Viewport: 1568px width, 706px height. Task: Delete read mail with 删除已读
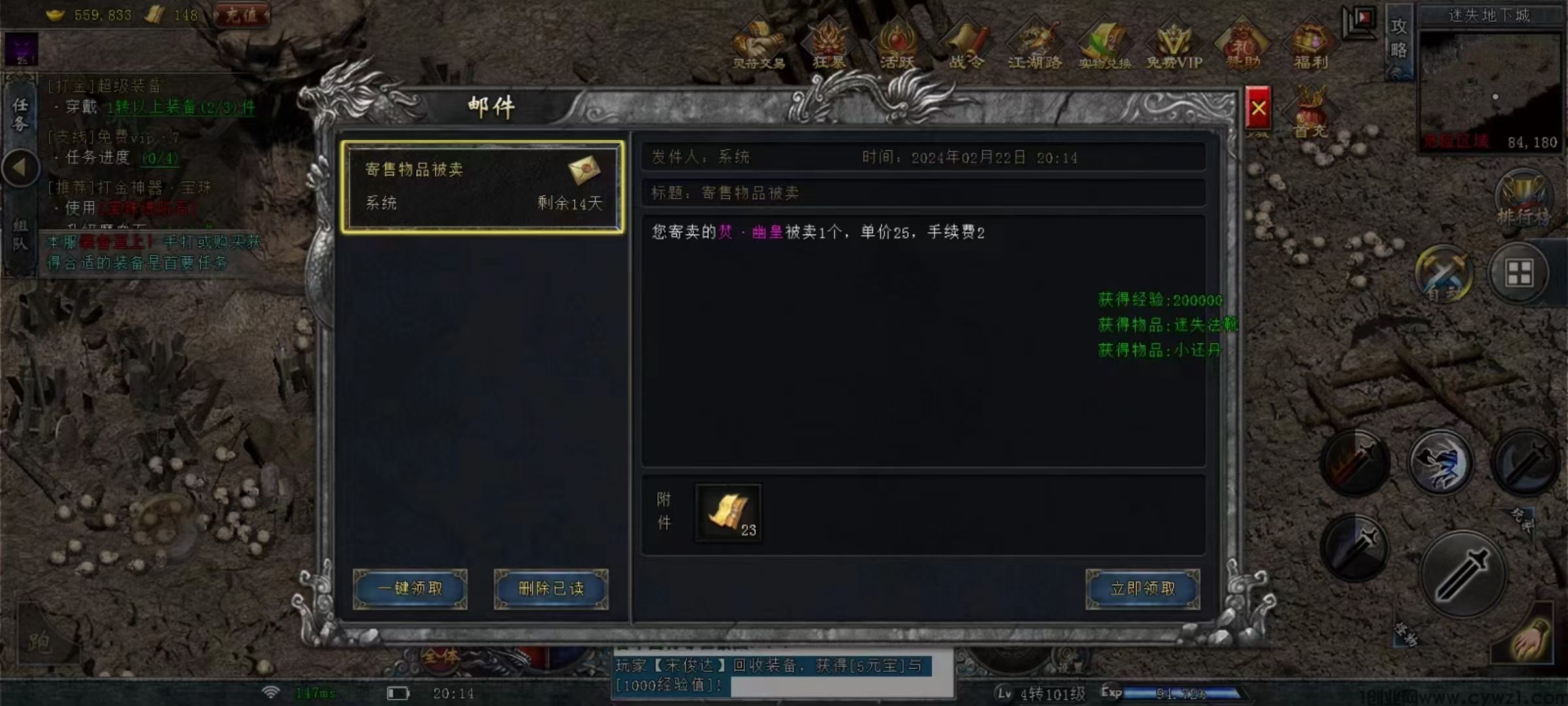coord(551,589)
